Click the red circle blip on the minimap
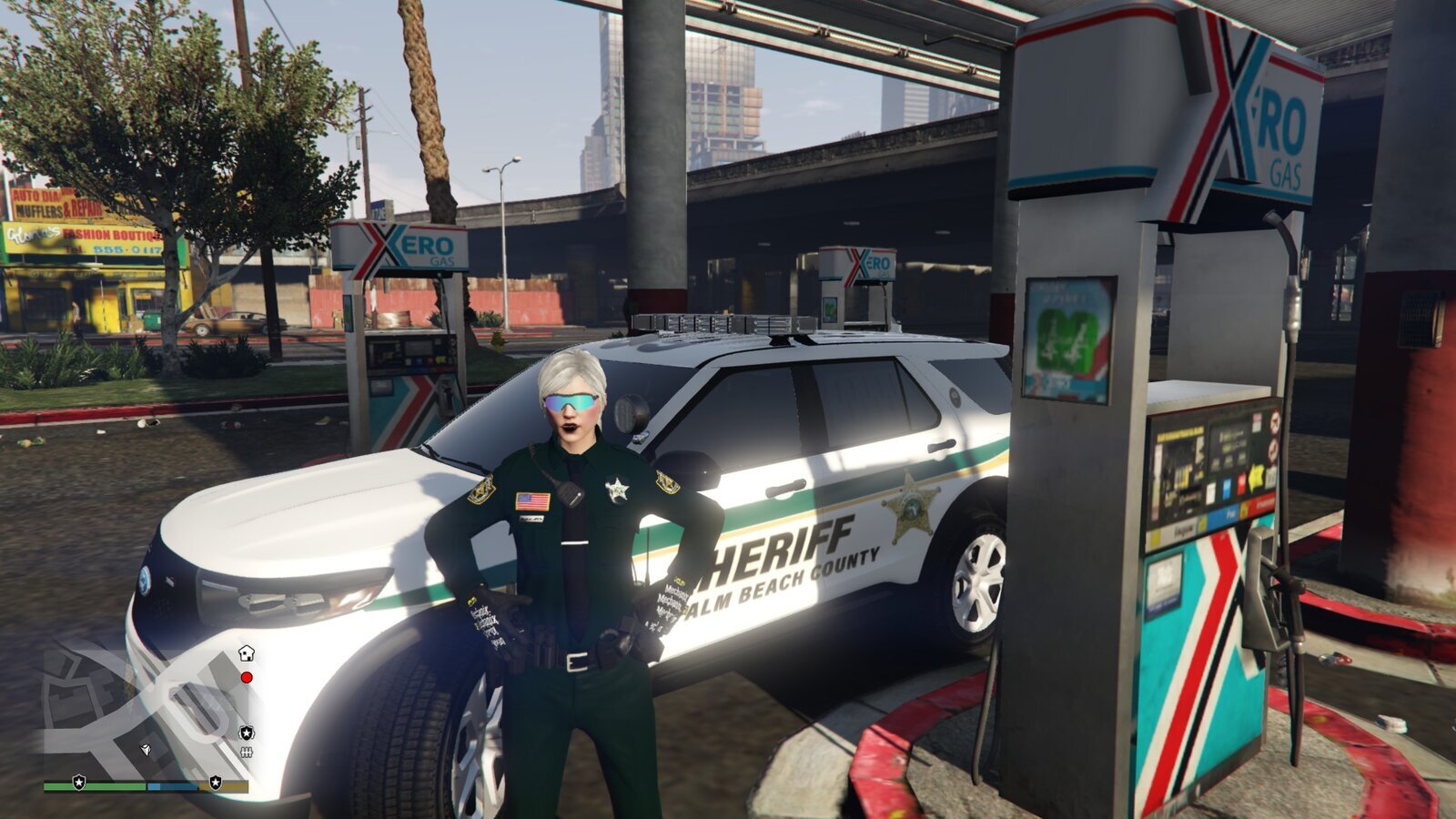Image resolution: width=1456 pixels, height=819 pixels. point(246,678)
